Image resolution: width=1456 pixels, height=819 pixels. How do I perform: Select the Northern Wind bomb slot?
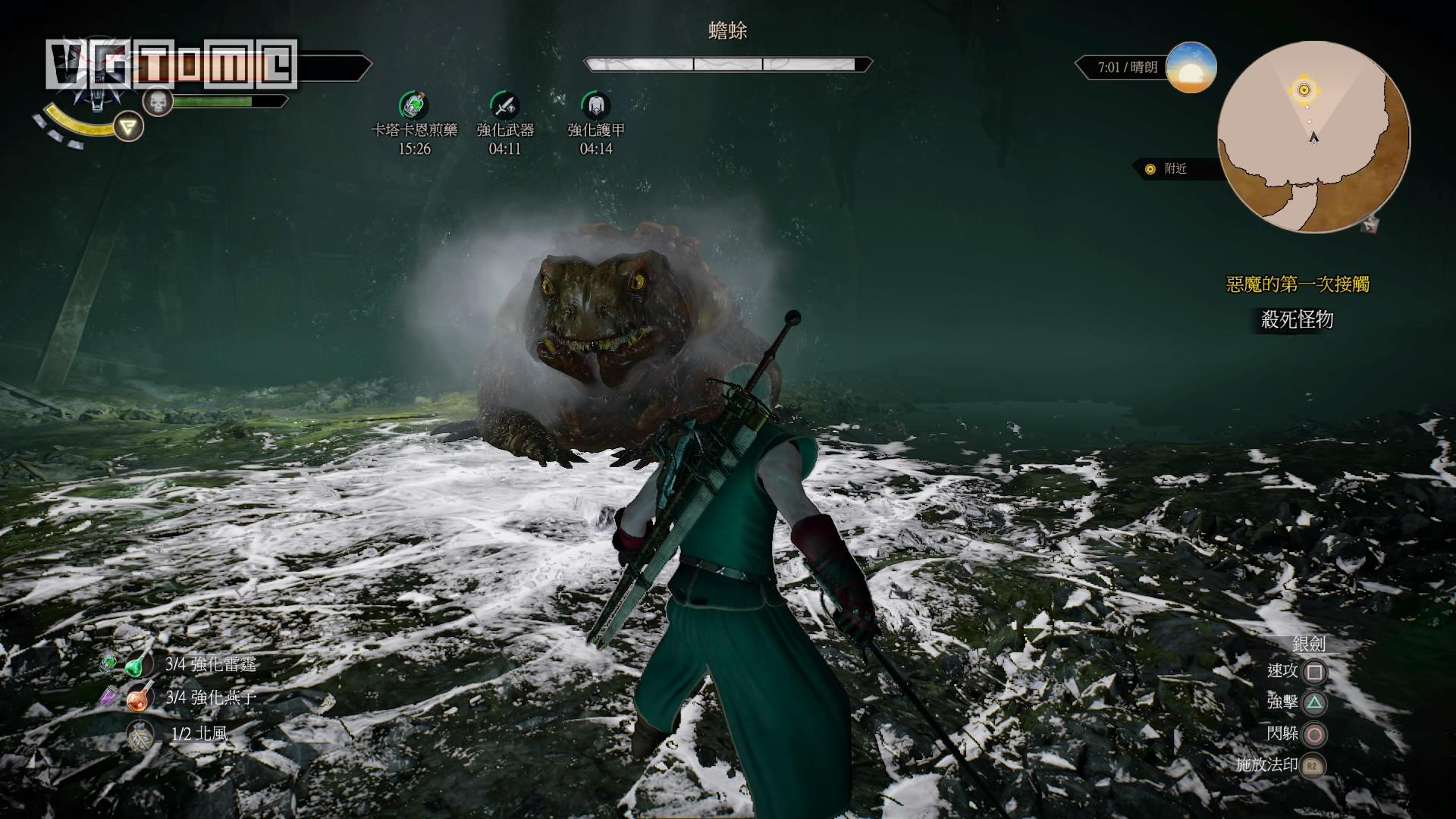[x=140, y=734]
